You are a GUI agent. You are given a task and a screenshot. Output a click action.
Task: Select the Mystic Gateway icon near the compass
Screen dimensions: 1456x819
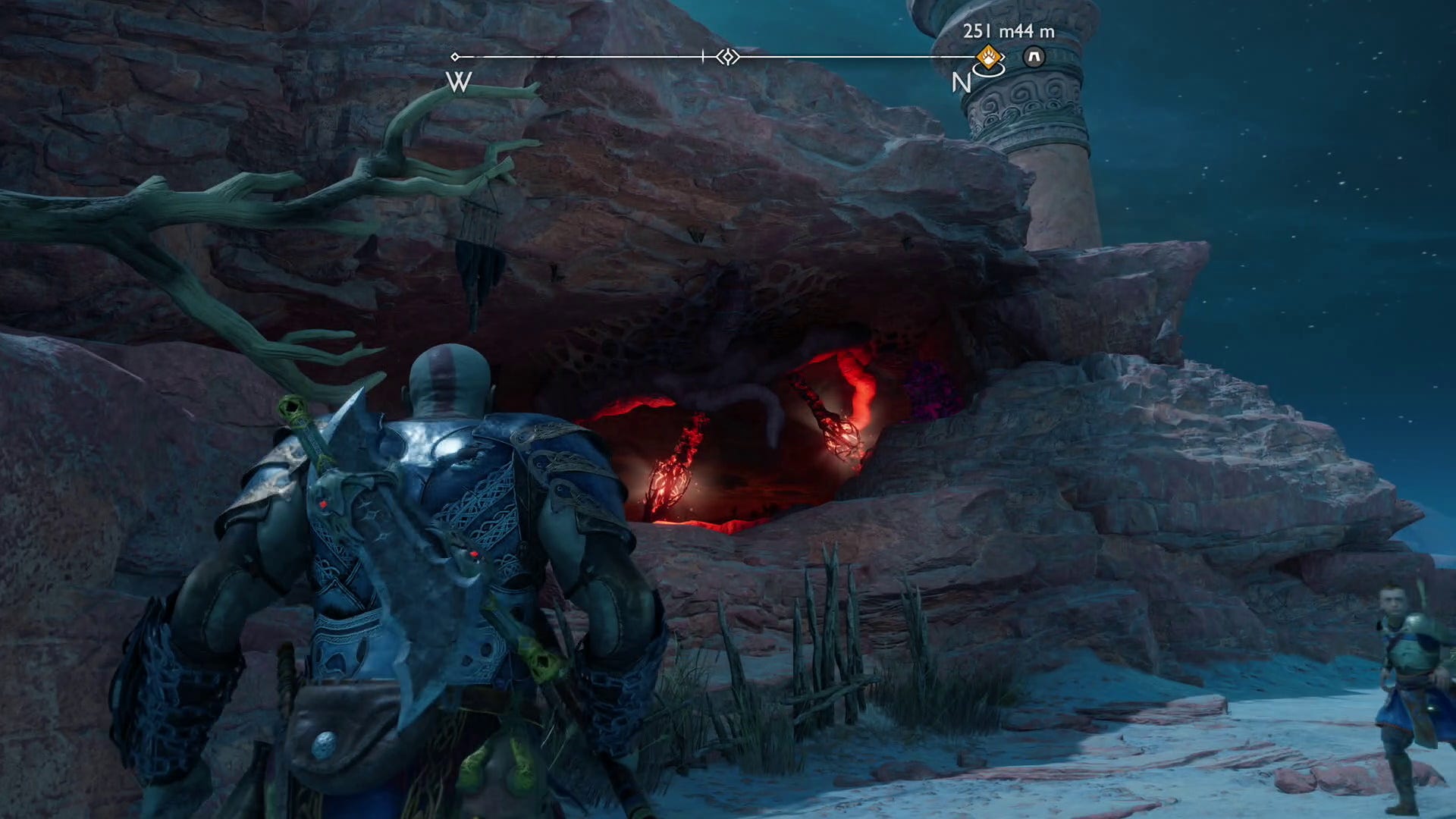pyautogui.click(x=1034, y=56)
